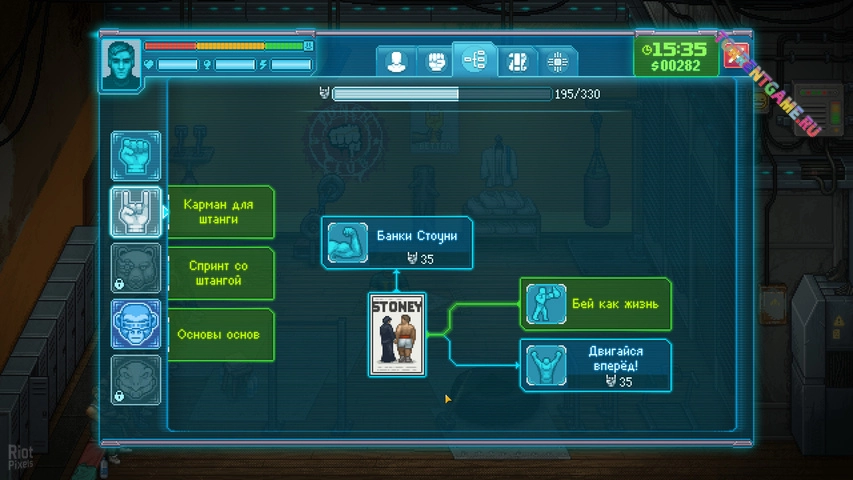The height and width of the screenshot is (480, 853).
Task: Switch to the microchip tab
Action: [557, 61]
